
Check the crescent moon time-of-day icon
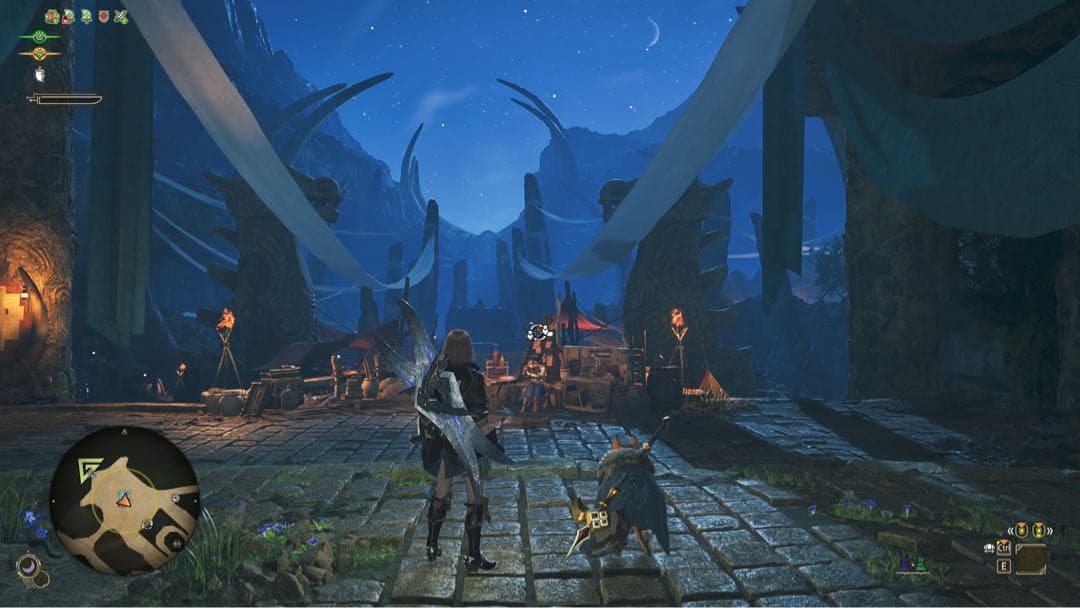pos(27,567)
